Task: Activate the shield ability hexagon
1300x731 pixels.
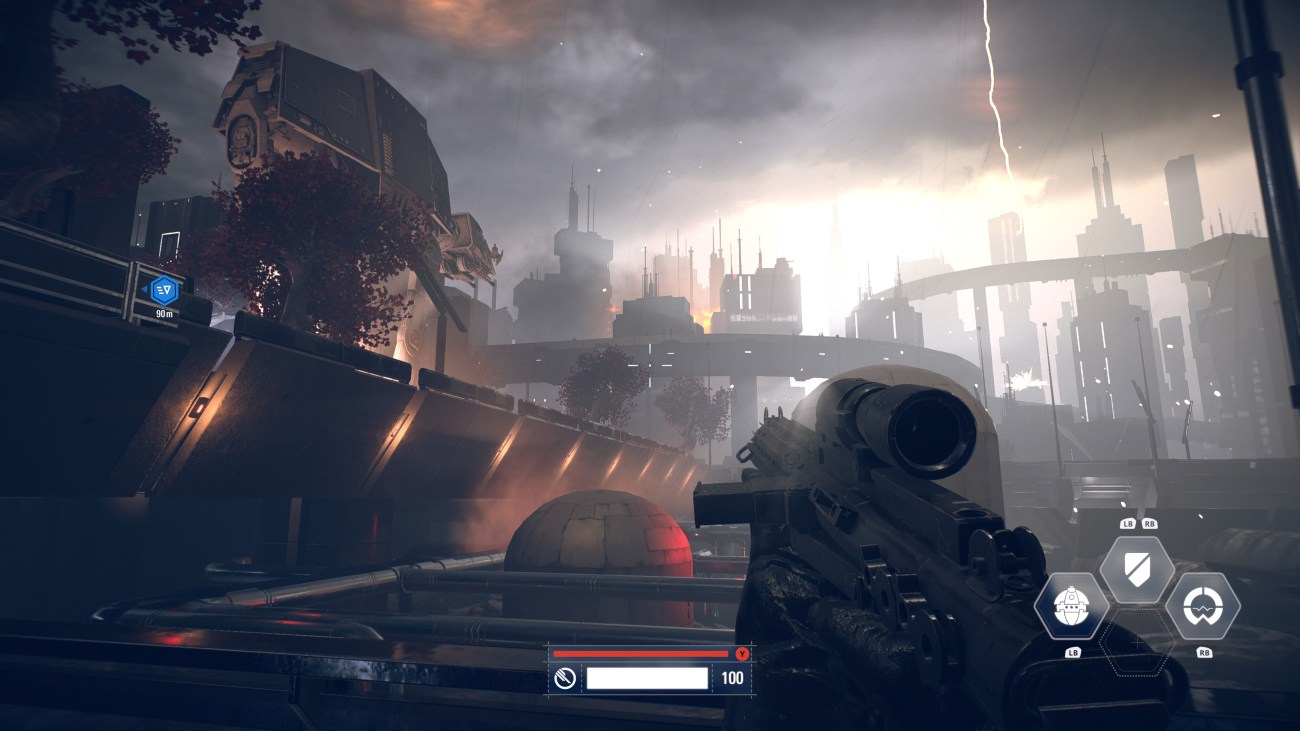Action: click(x=1137, y=570)
